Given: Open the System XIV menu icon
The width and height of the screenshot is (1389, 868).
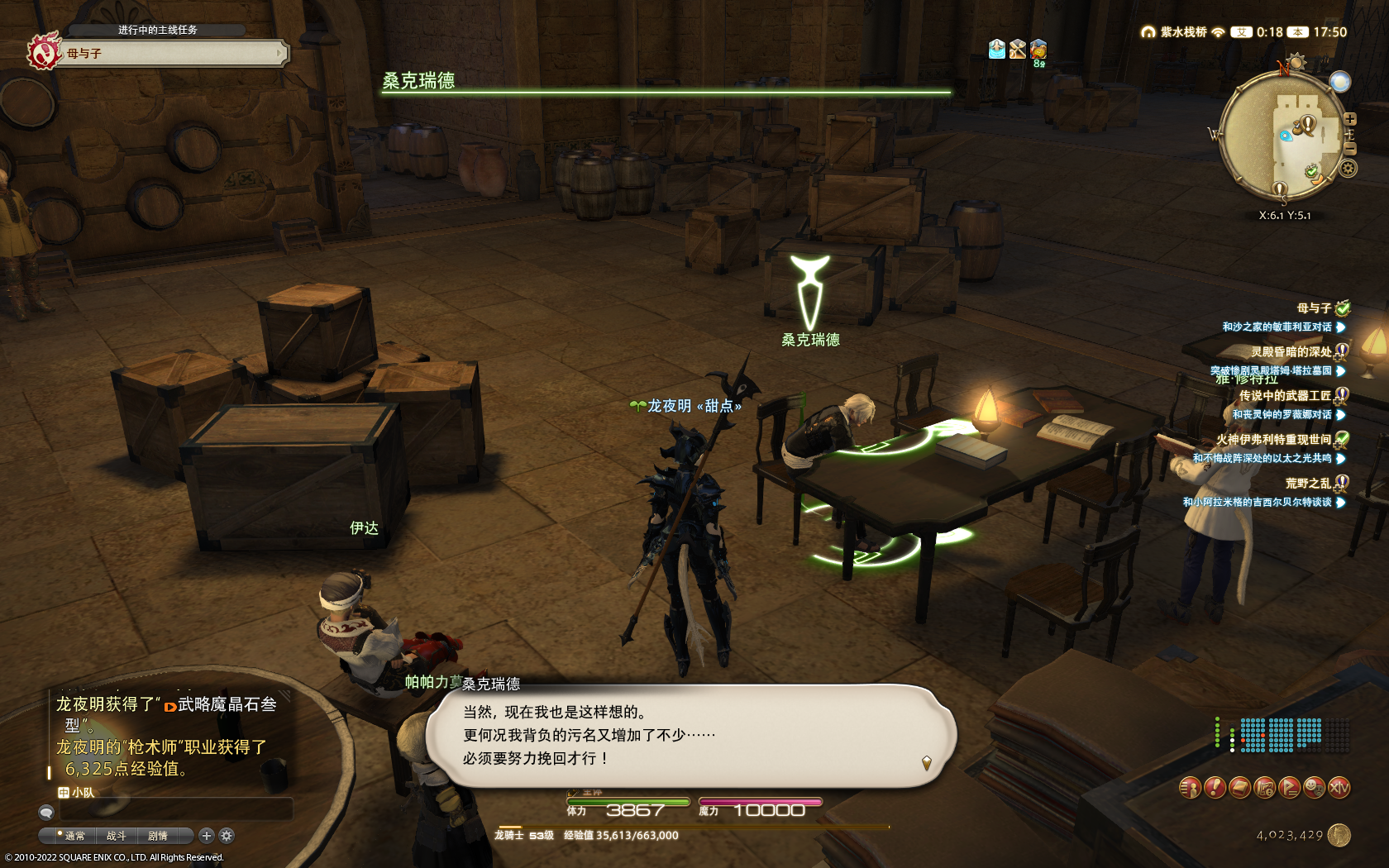Looking at the screenshot, I should tap(1339, 788).
